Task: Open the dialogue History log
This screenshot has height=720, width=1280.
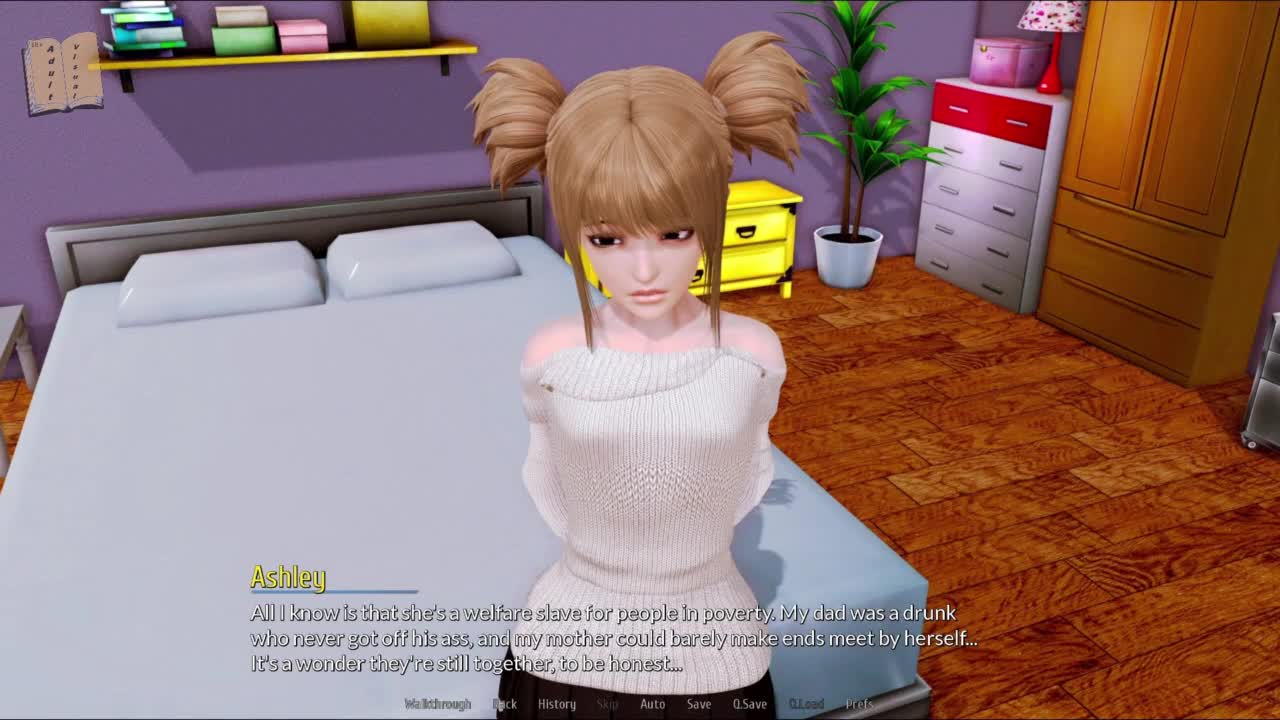Action: click(557, 704)
